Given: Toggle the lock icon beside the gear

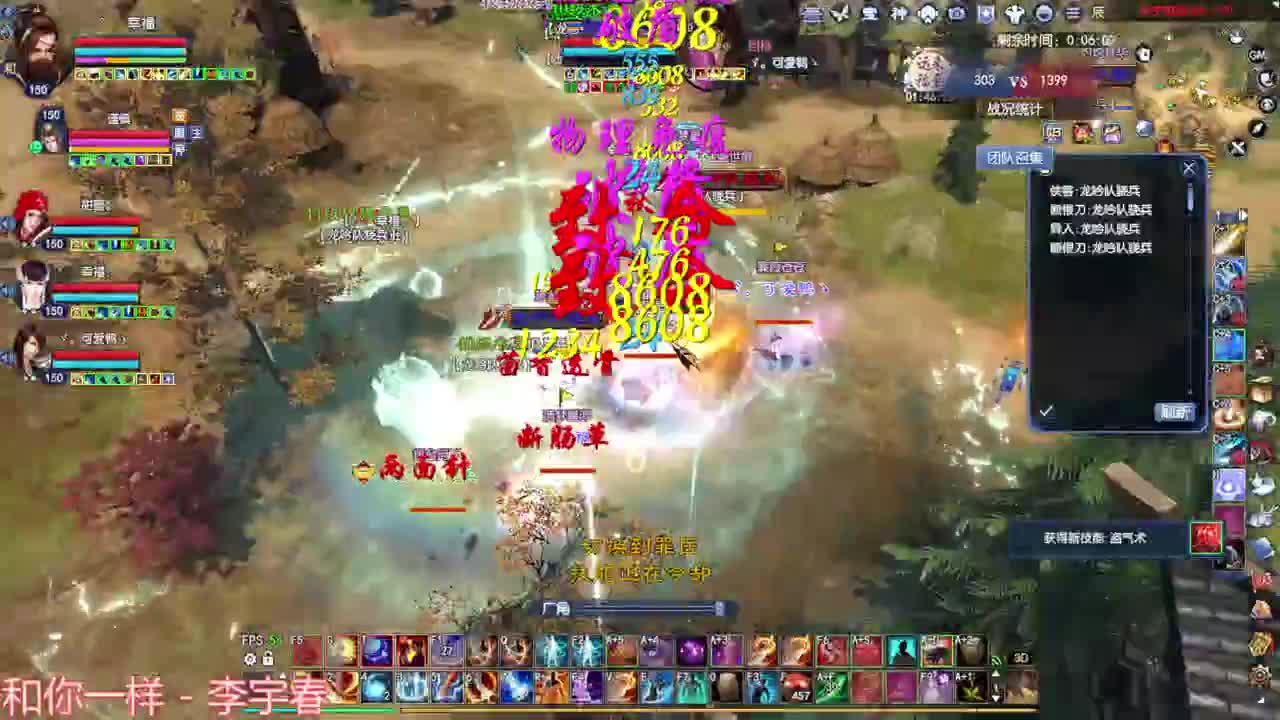Looking at the screenshot, I should click(267, 659).
